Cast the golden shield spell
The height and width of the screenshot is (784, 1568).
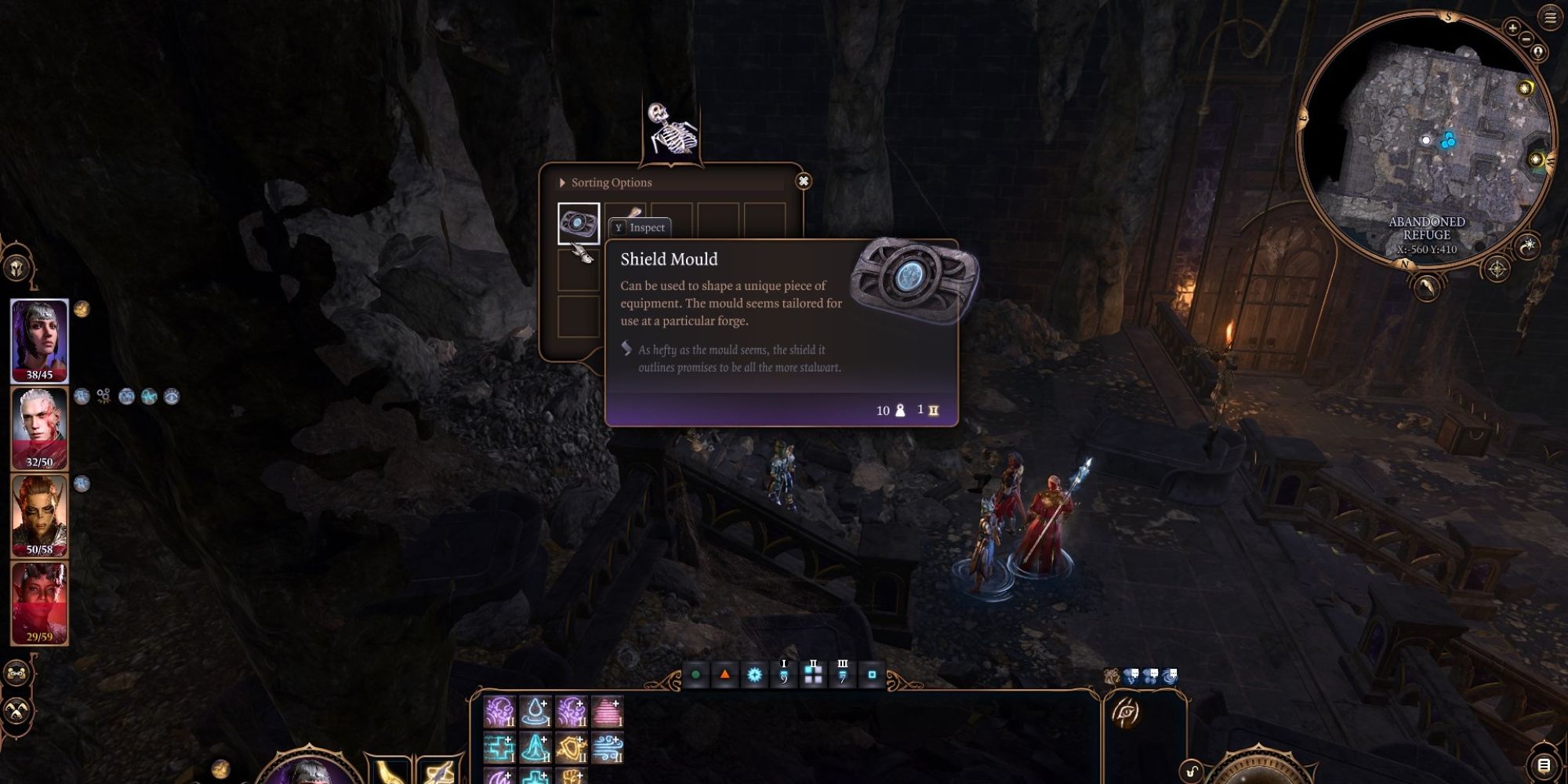point(572,748)
